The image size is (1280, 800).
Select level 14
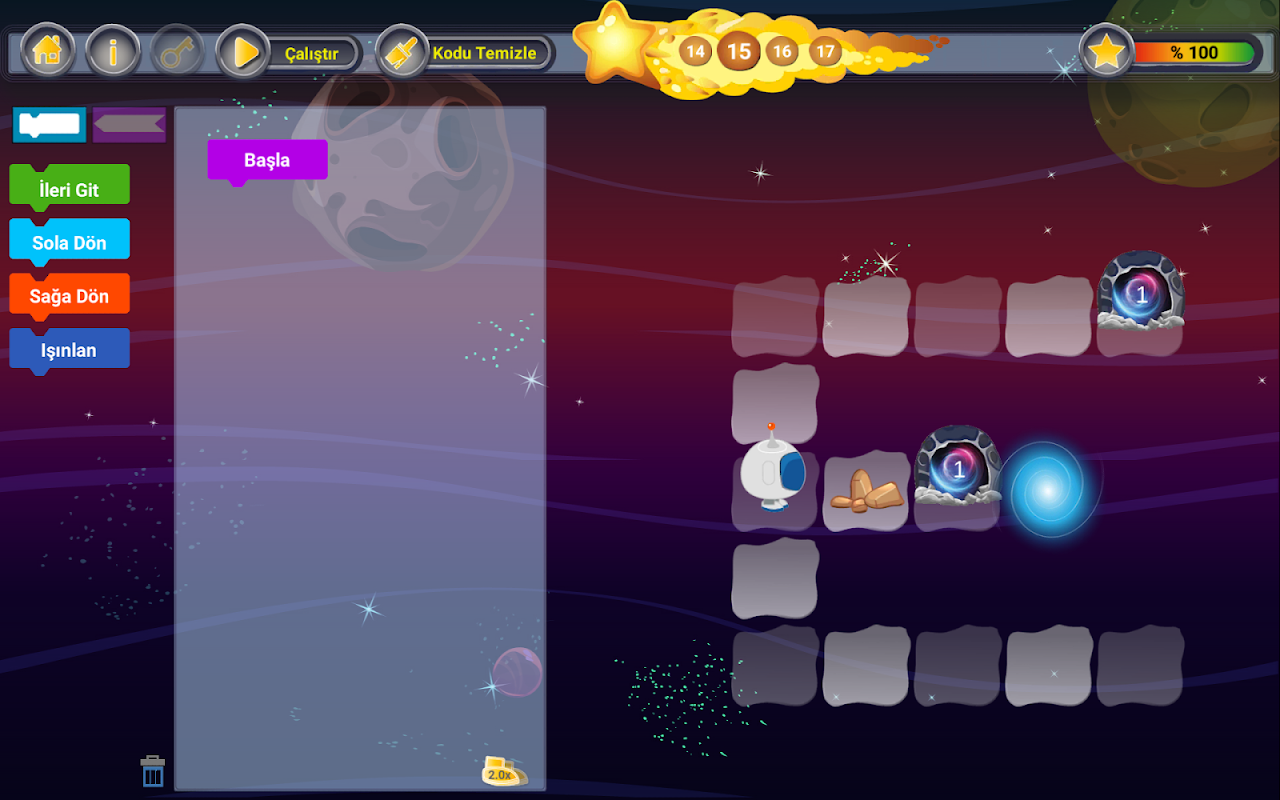[x=695, y=51]
